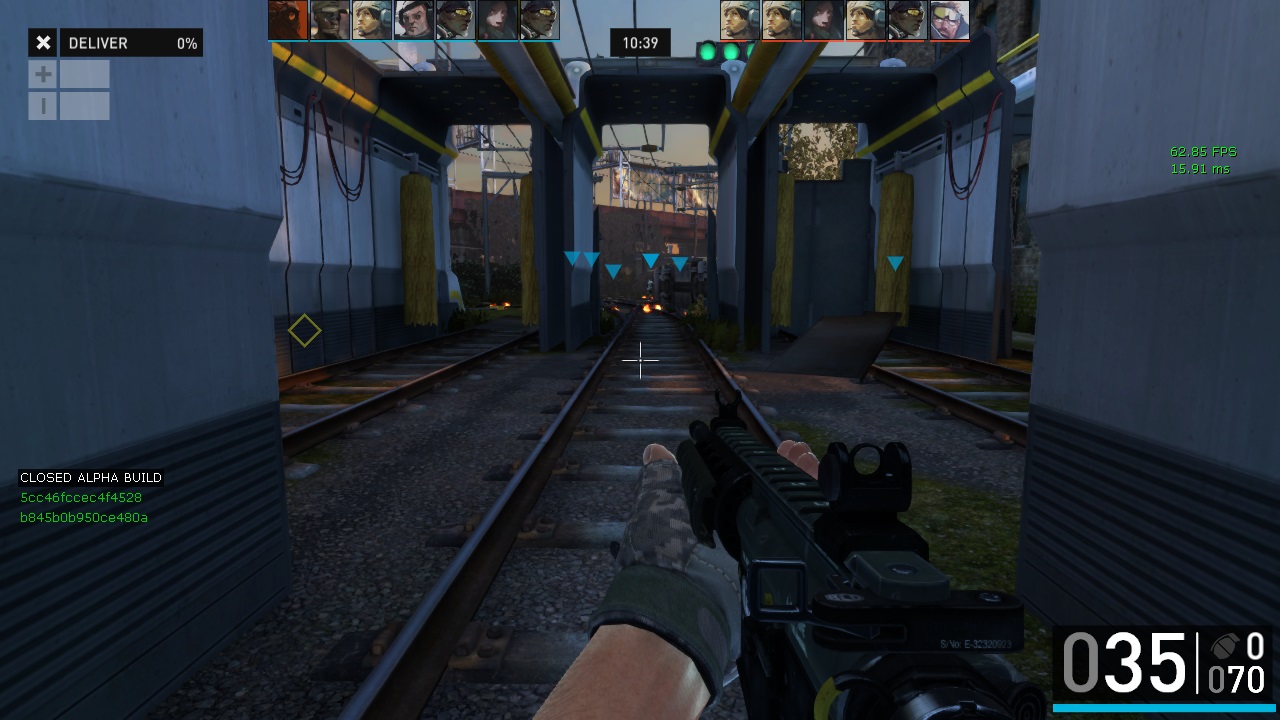Screen dimensions: 1280x720
Task: Select the faded plus sign objective icon
Action: click(43, 74)
